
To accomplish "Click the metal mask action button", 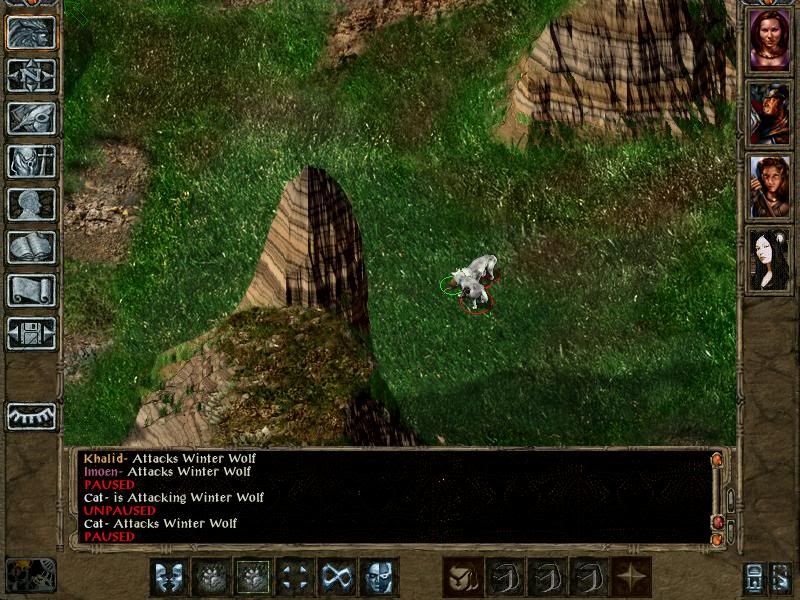I will pyautogui.click(x=379, y=577).
